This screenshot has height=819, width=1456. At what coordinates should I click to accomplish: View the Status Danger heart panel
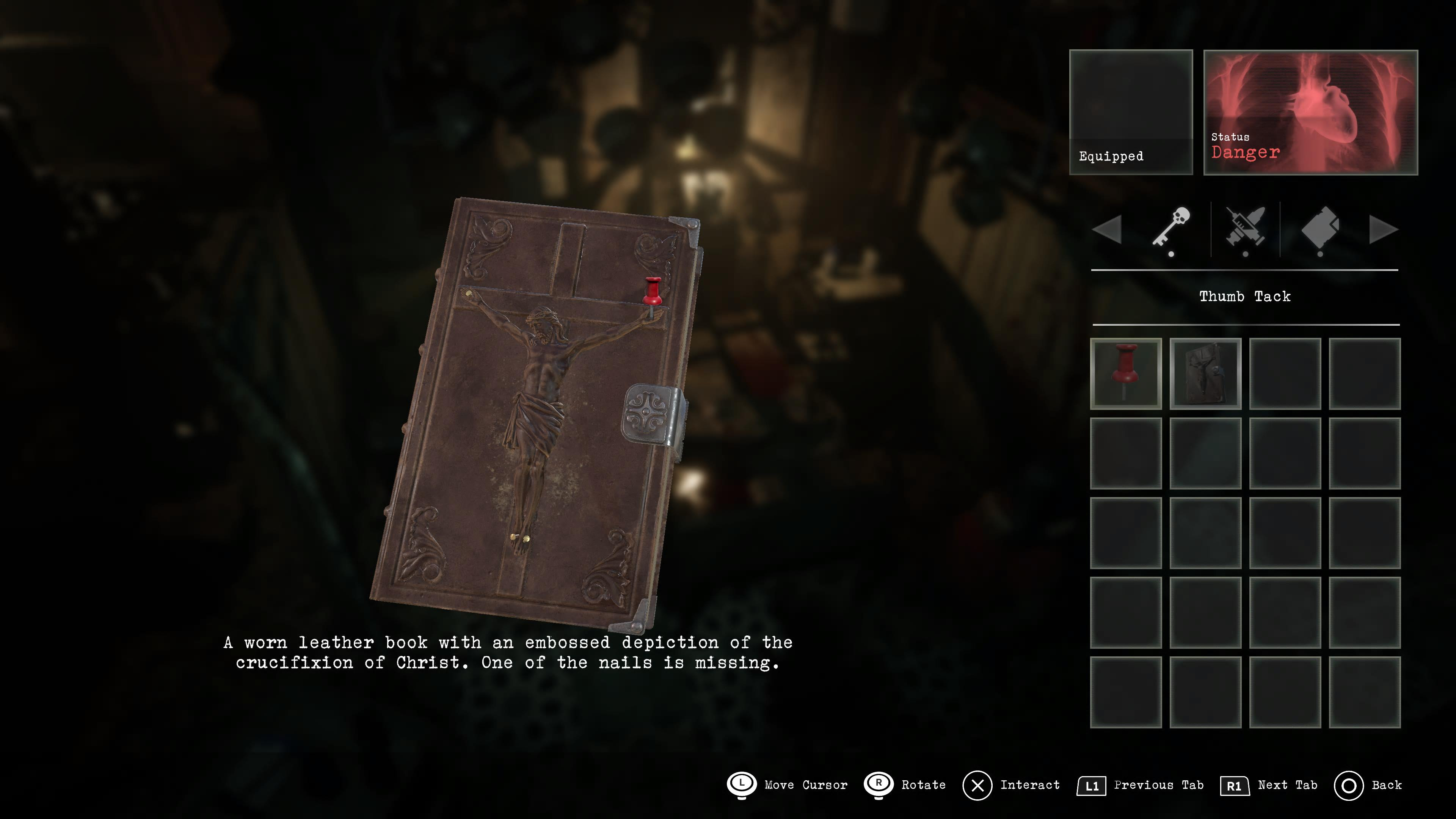pyautogui.click(x=1310, y=112)
